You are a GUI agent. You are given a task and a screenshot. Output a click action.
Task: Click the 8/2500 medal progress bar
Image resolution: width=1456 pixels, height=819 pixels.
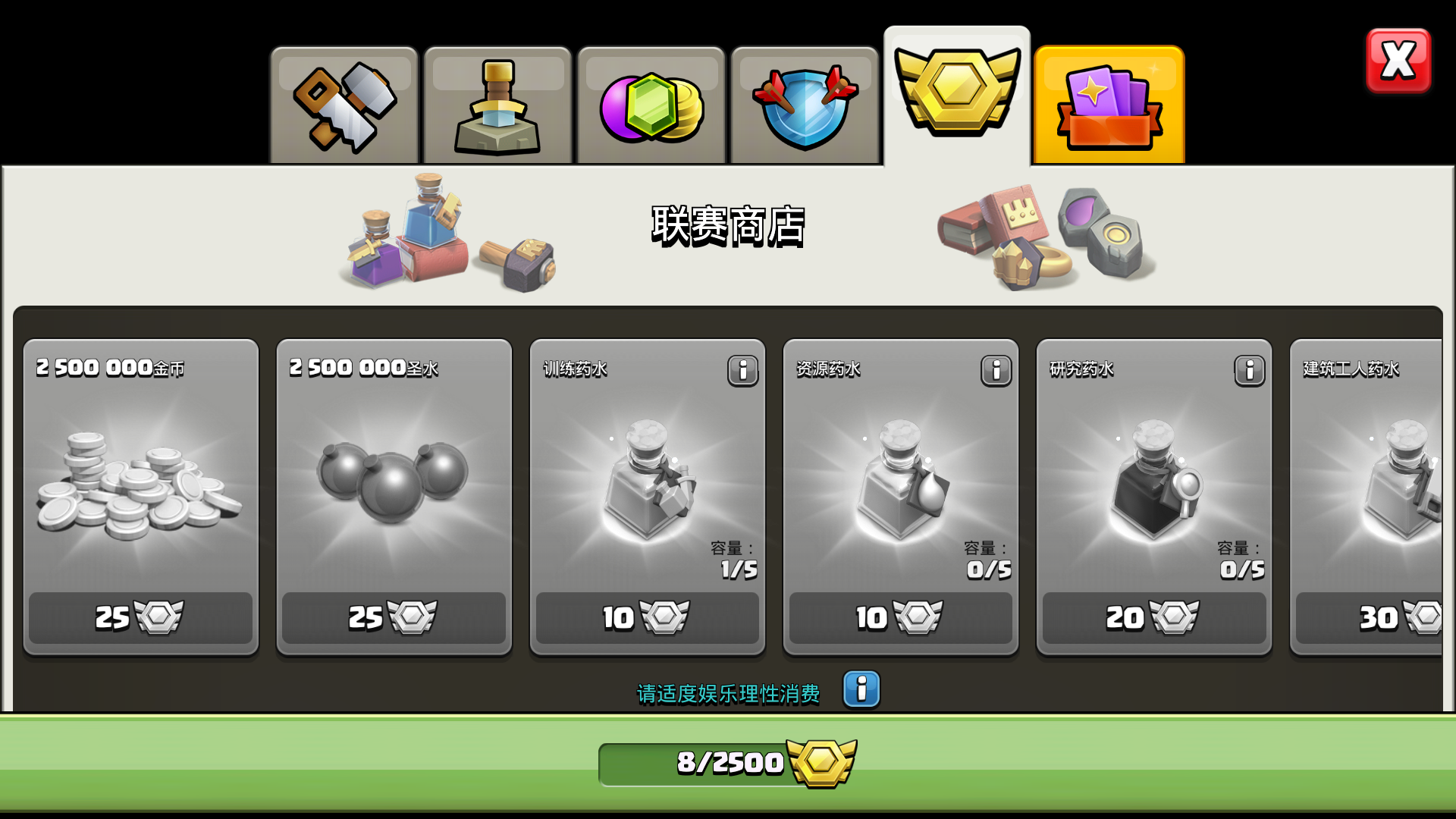(728, 764)
